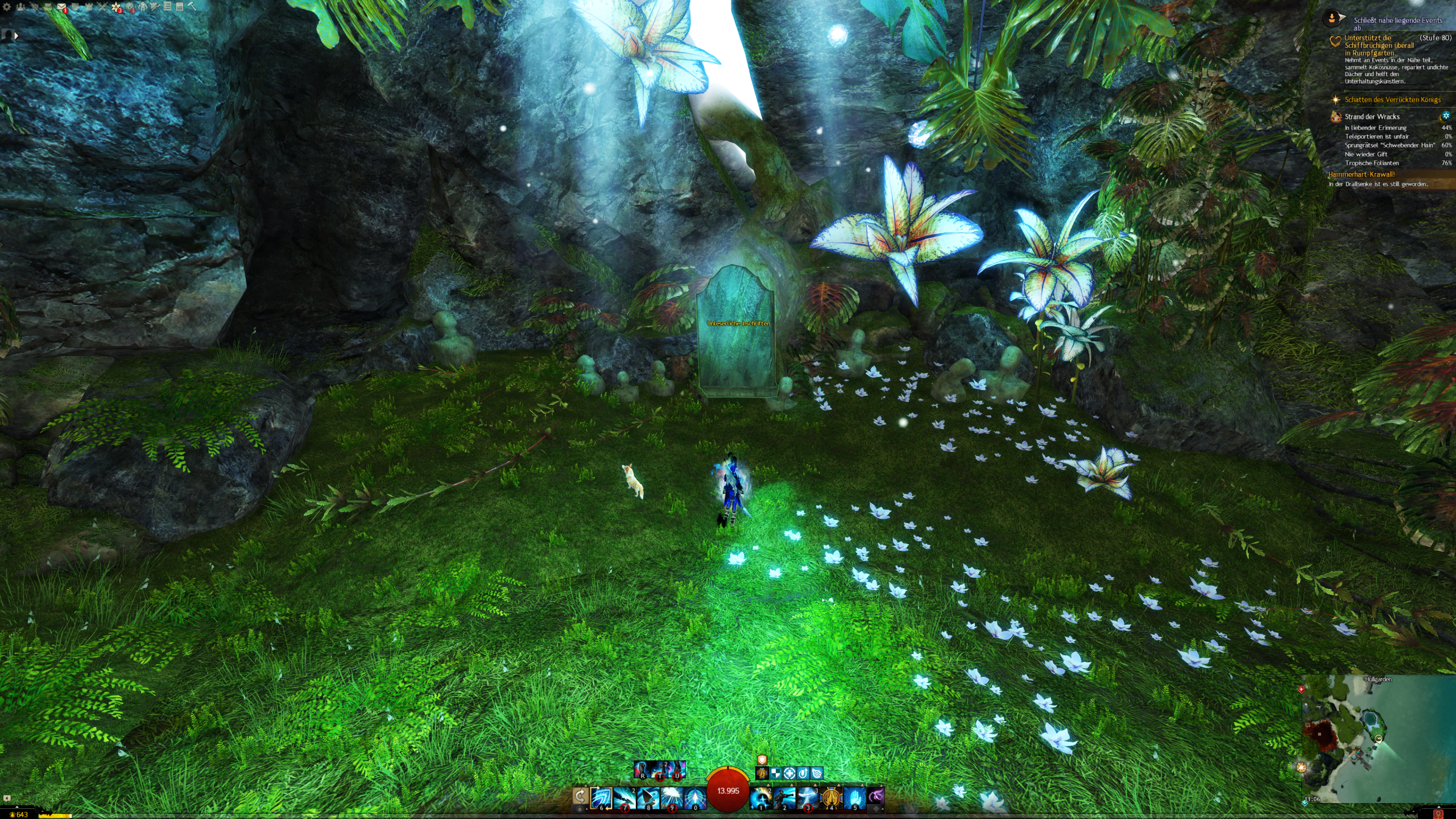
Task: Activate the profession skill bound to R
Action: pyautogui.click(x=643, y=770)
